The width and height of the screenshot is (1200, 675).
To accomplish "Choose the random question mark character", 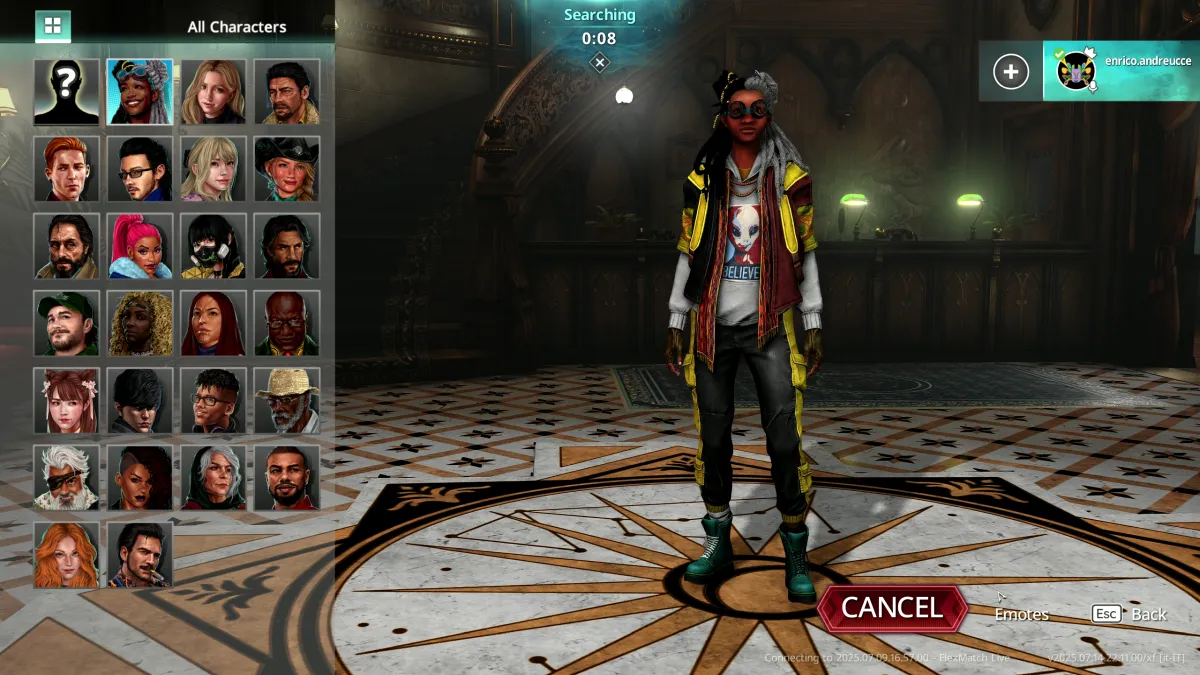I will coord(66,91).
